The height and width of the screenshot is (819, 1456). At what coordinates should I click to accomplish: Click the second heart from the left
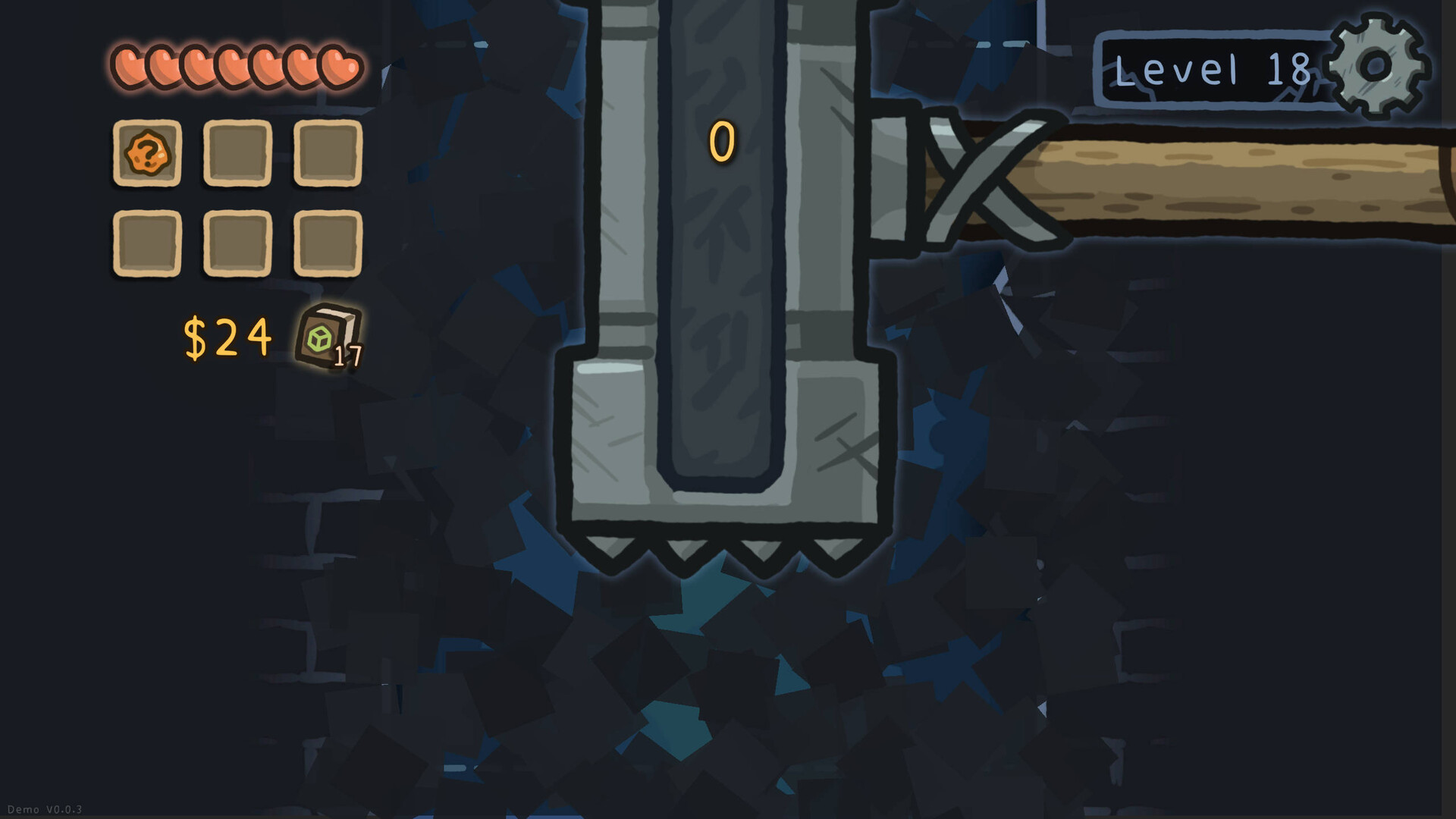click(x=162, y=67)
